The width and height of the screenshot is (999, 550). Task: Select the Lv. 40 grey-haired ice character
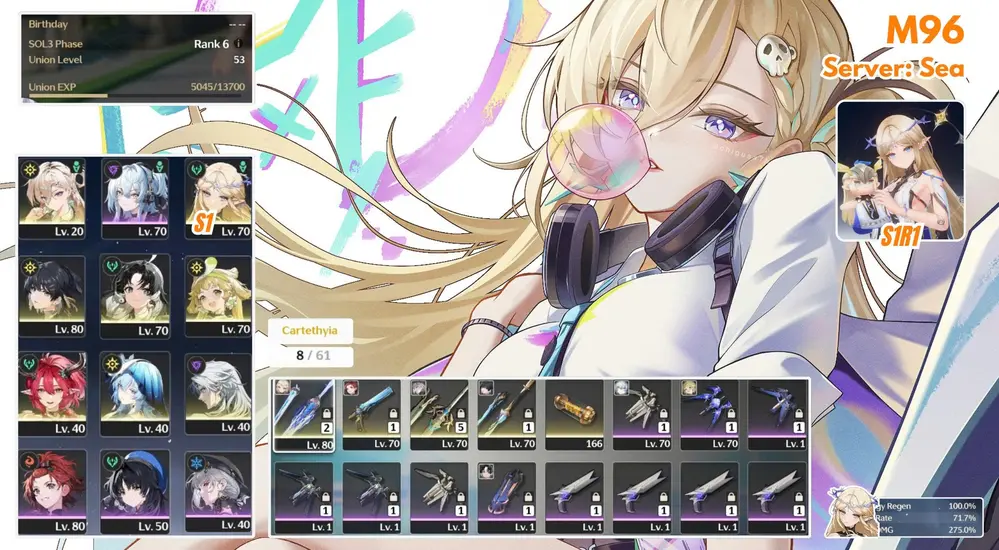tap(219, 490)
